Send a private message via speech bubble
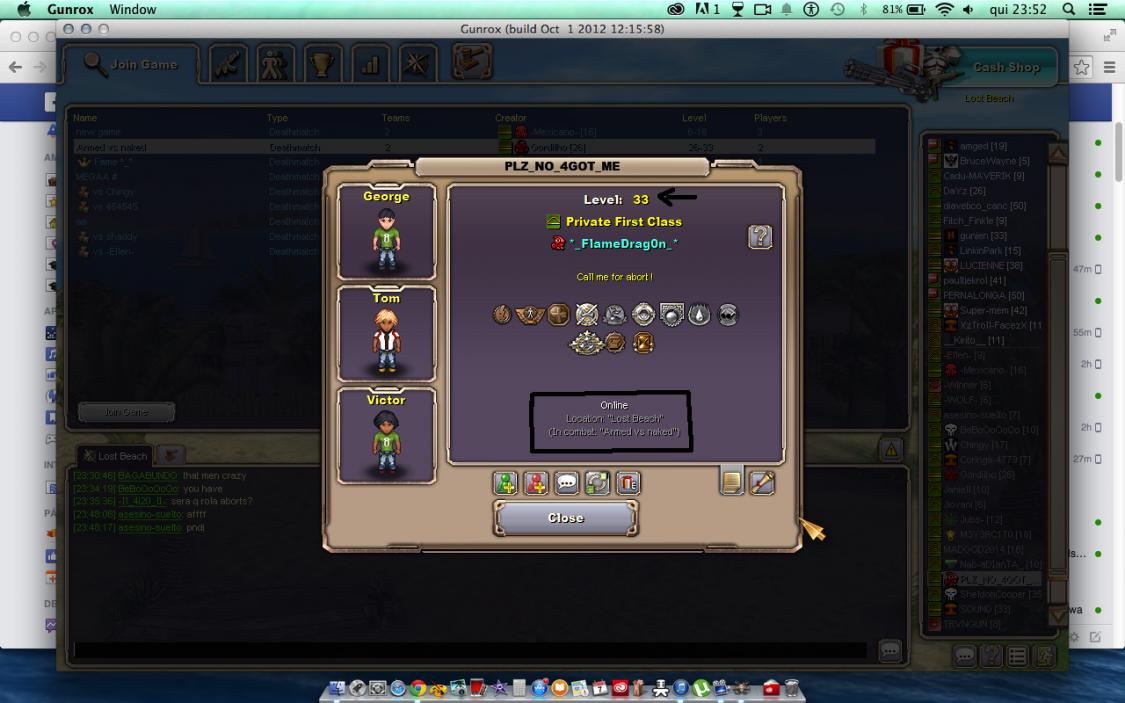This screenshot has height=703, width=1125. point(567,484)
